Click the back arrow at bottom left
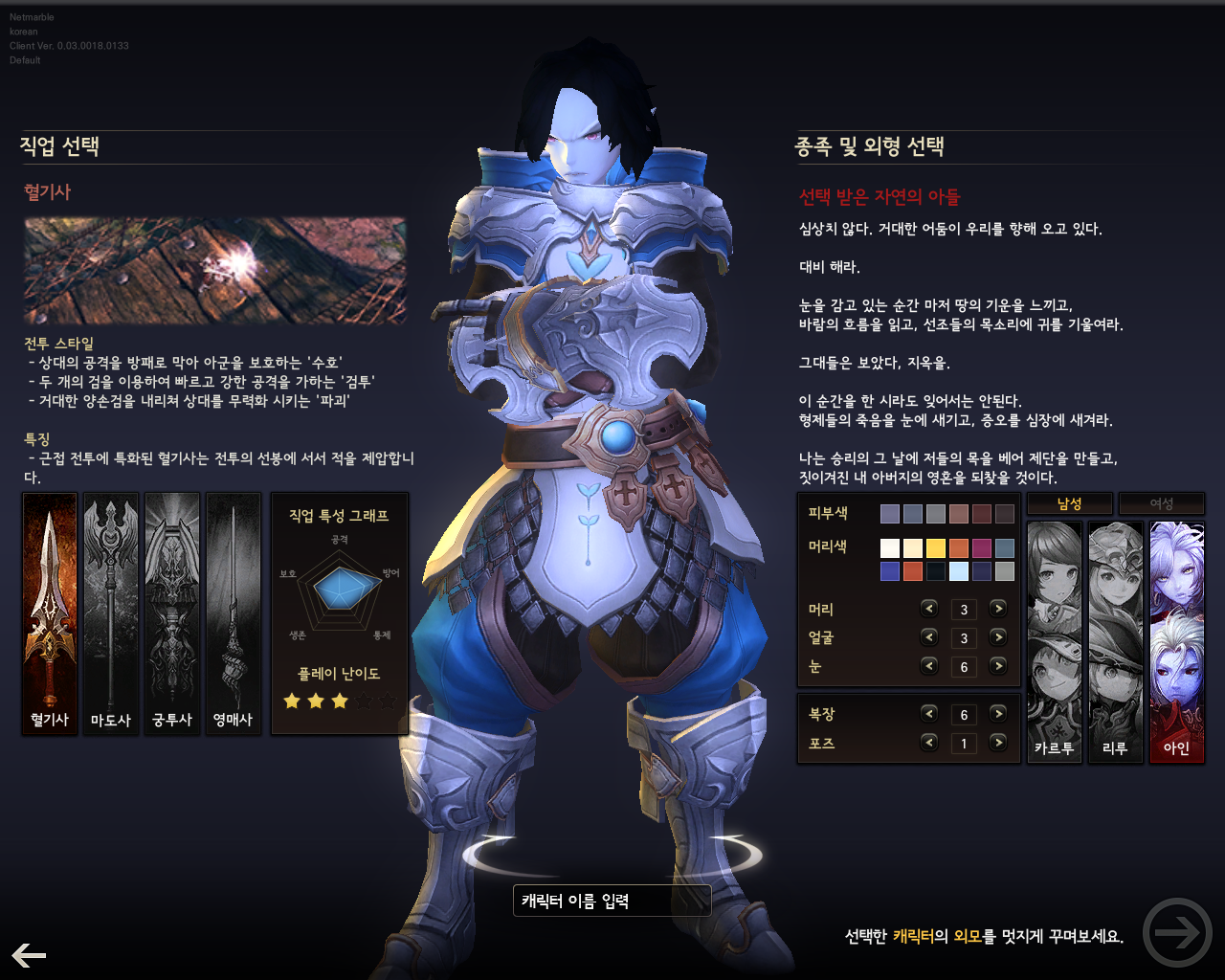Screen dimensions: 1225x980 click(x=29, y=954)
